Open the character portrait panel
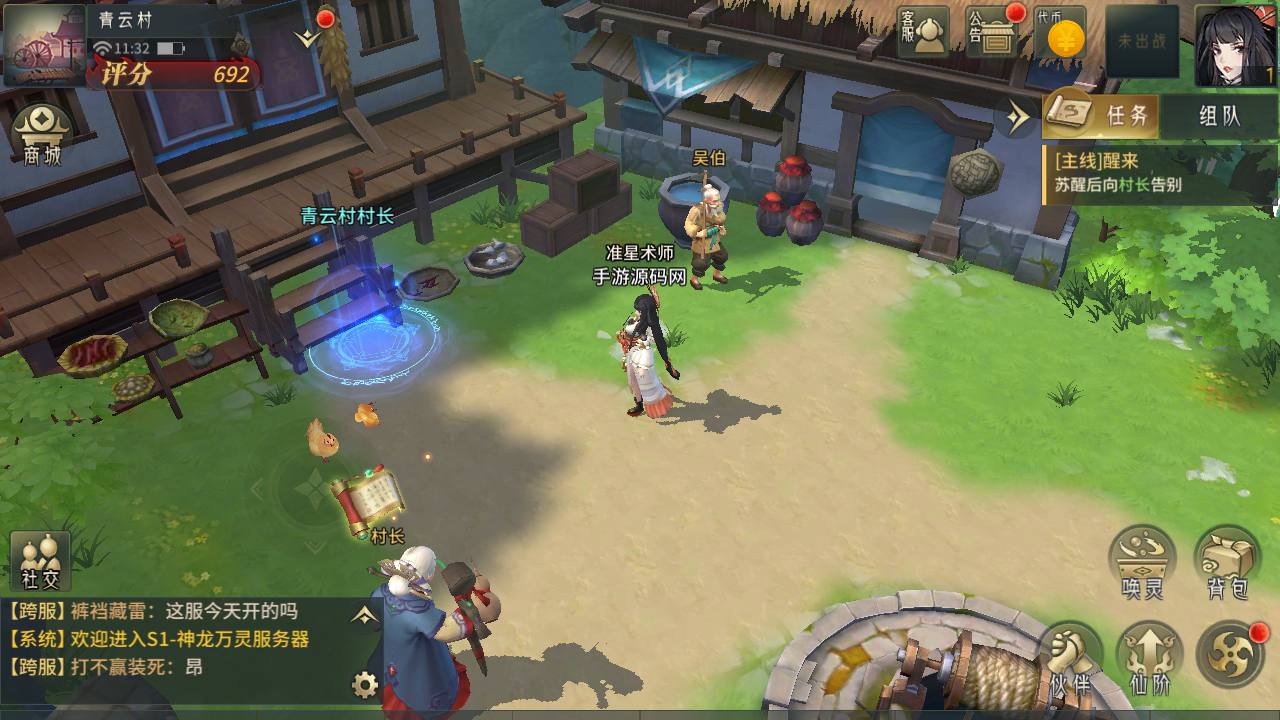The width and height of the screenshot is (1280, 720). click(1235, 45)
